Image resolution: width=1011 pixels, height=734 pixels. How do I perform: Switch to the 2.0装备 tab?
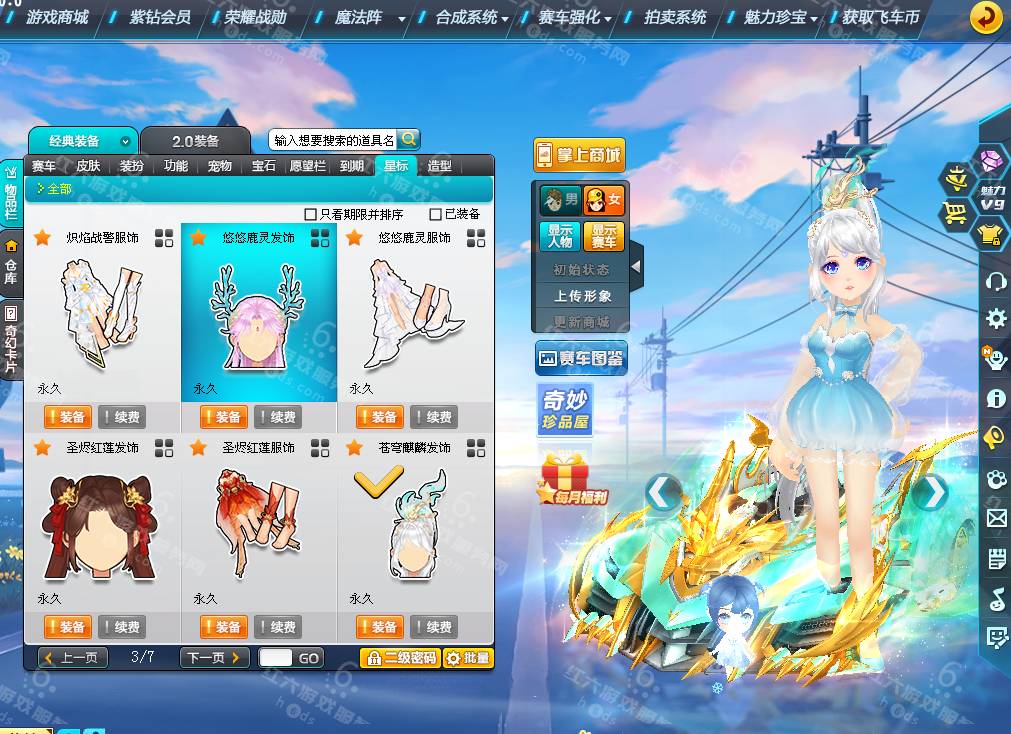click(x=195, y=141)
